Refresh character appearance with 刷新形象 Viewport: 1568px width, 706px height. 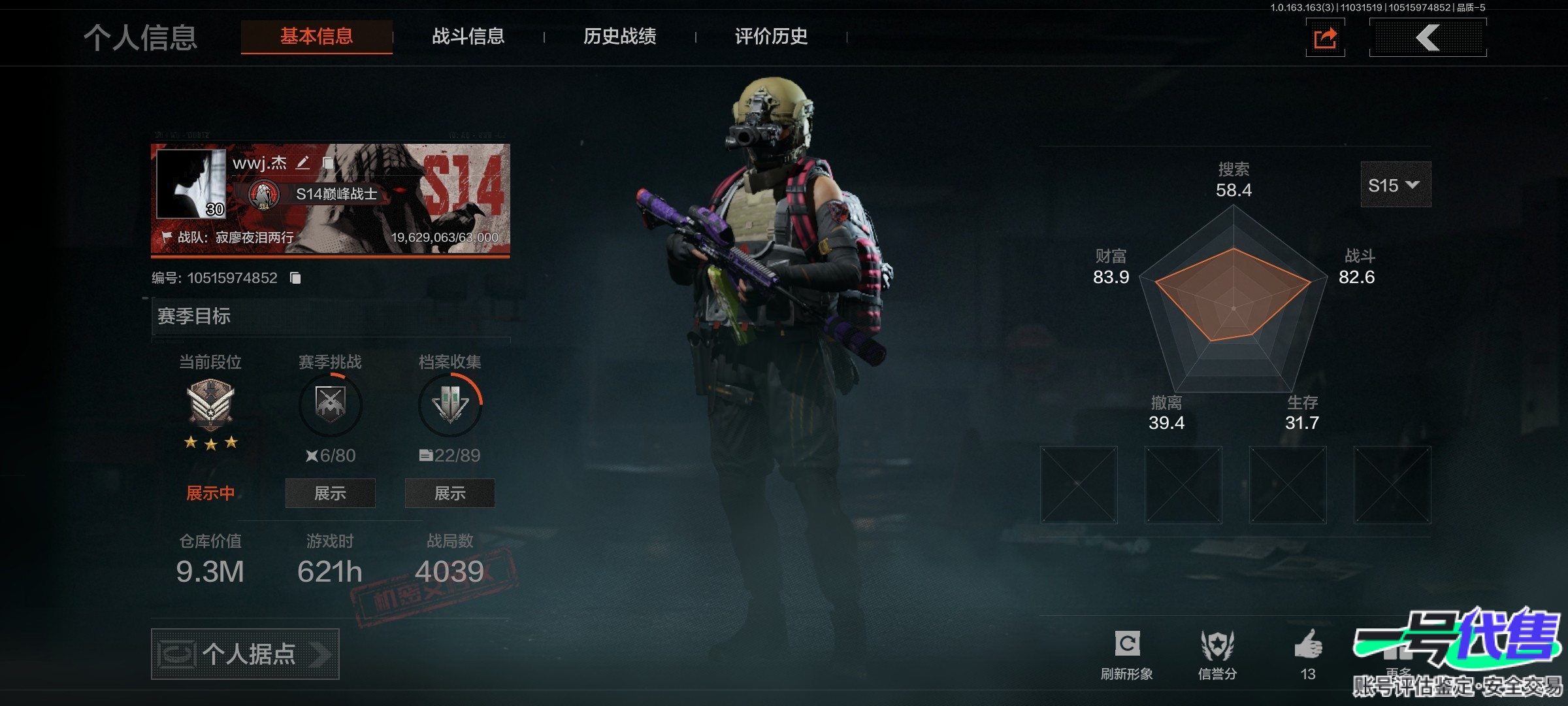click(1127, 654)
